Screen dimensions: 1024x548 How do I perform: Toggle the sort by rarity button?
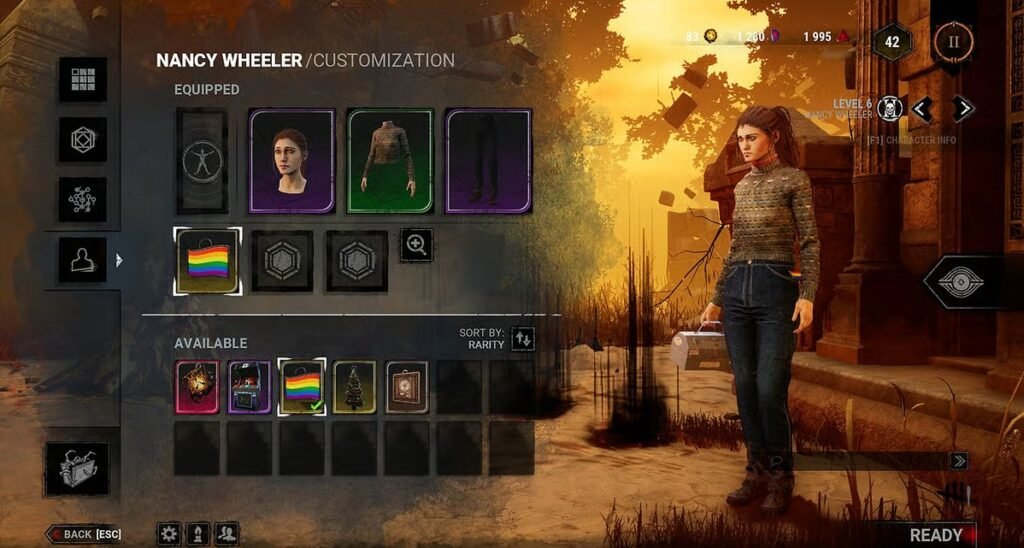(523, 338)
